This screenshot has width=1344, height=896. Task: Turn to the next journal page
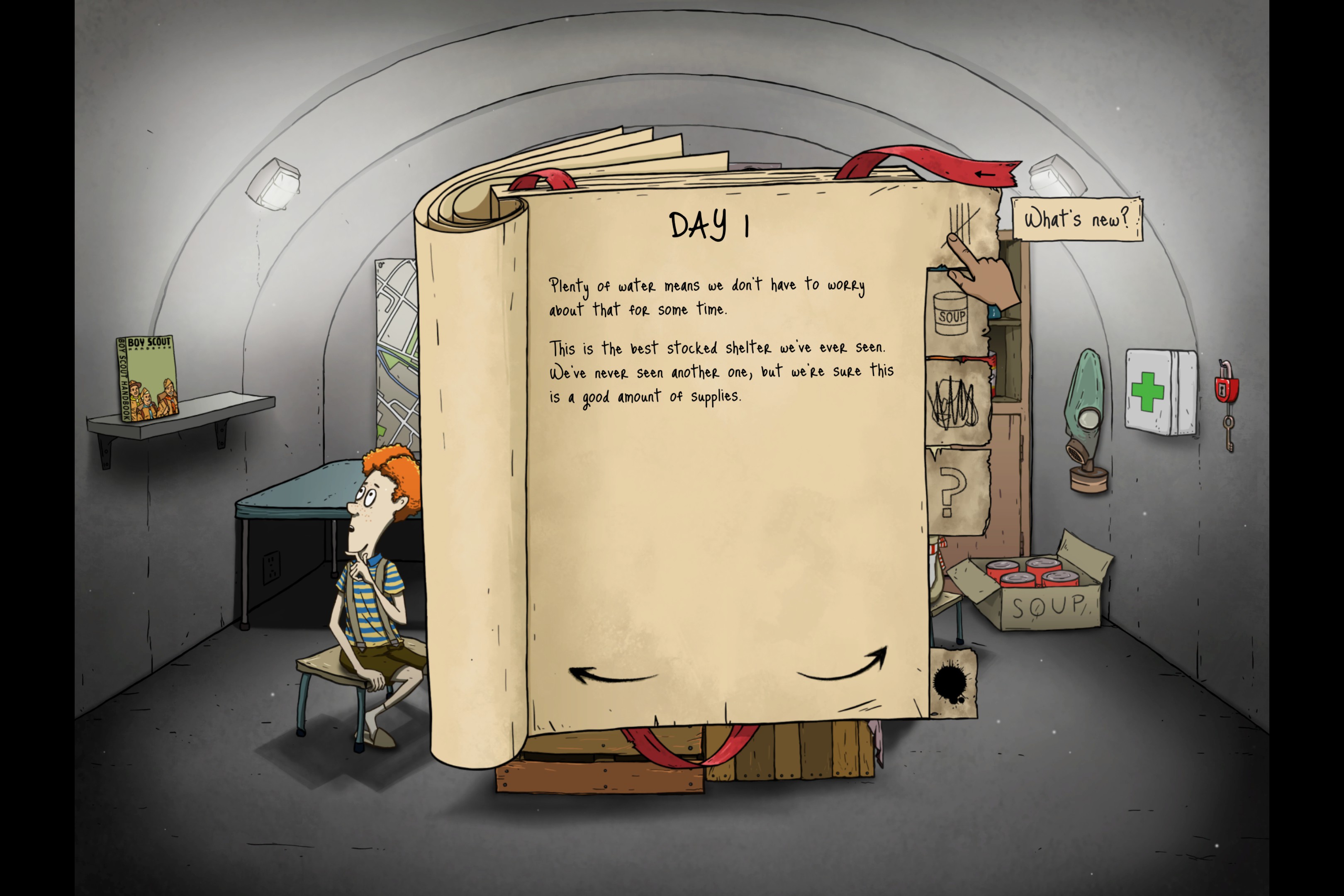point(843,666)
